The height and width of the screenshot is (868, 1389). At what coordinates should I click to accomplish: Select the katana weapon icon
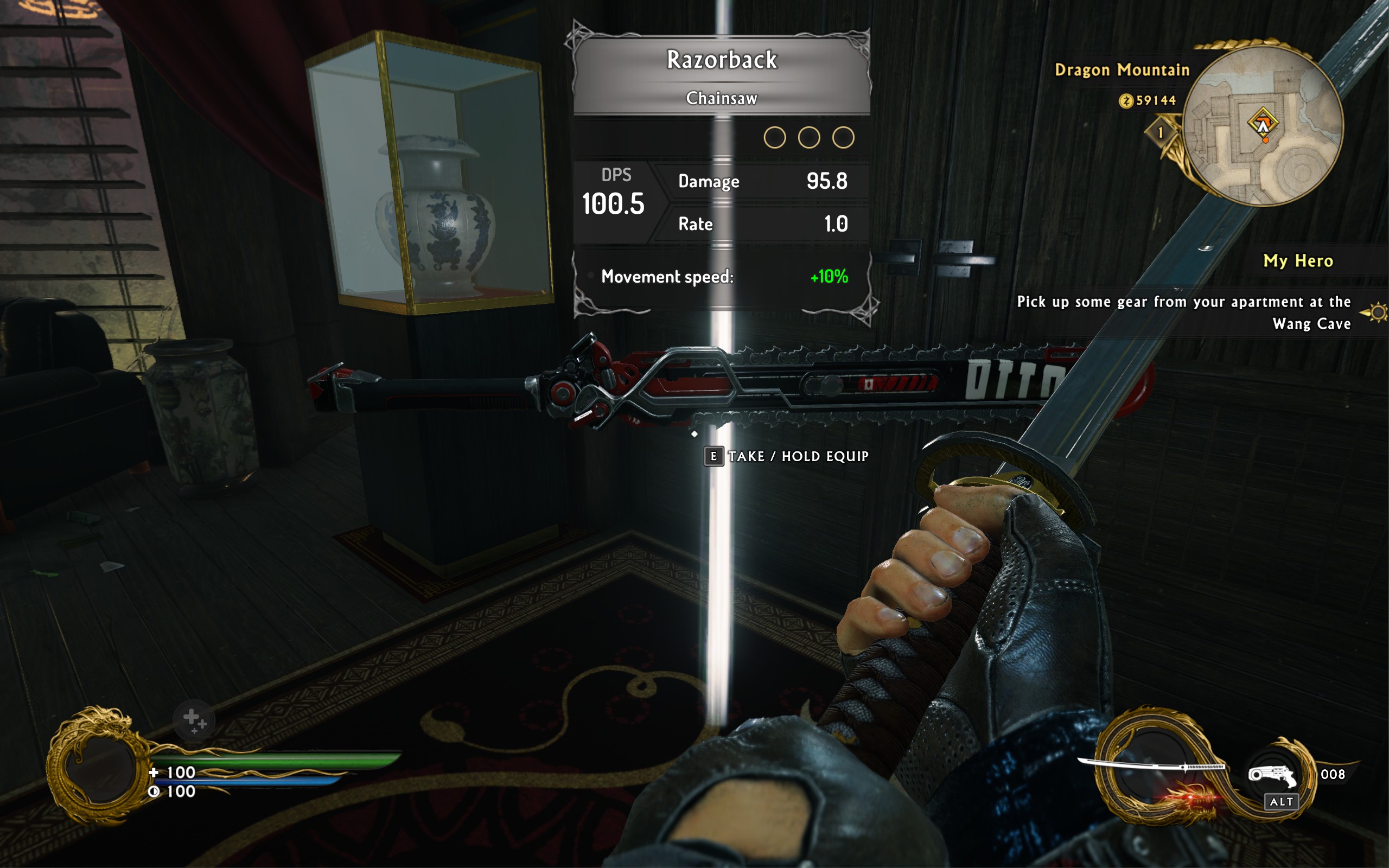pos(1150,766)
